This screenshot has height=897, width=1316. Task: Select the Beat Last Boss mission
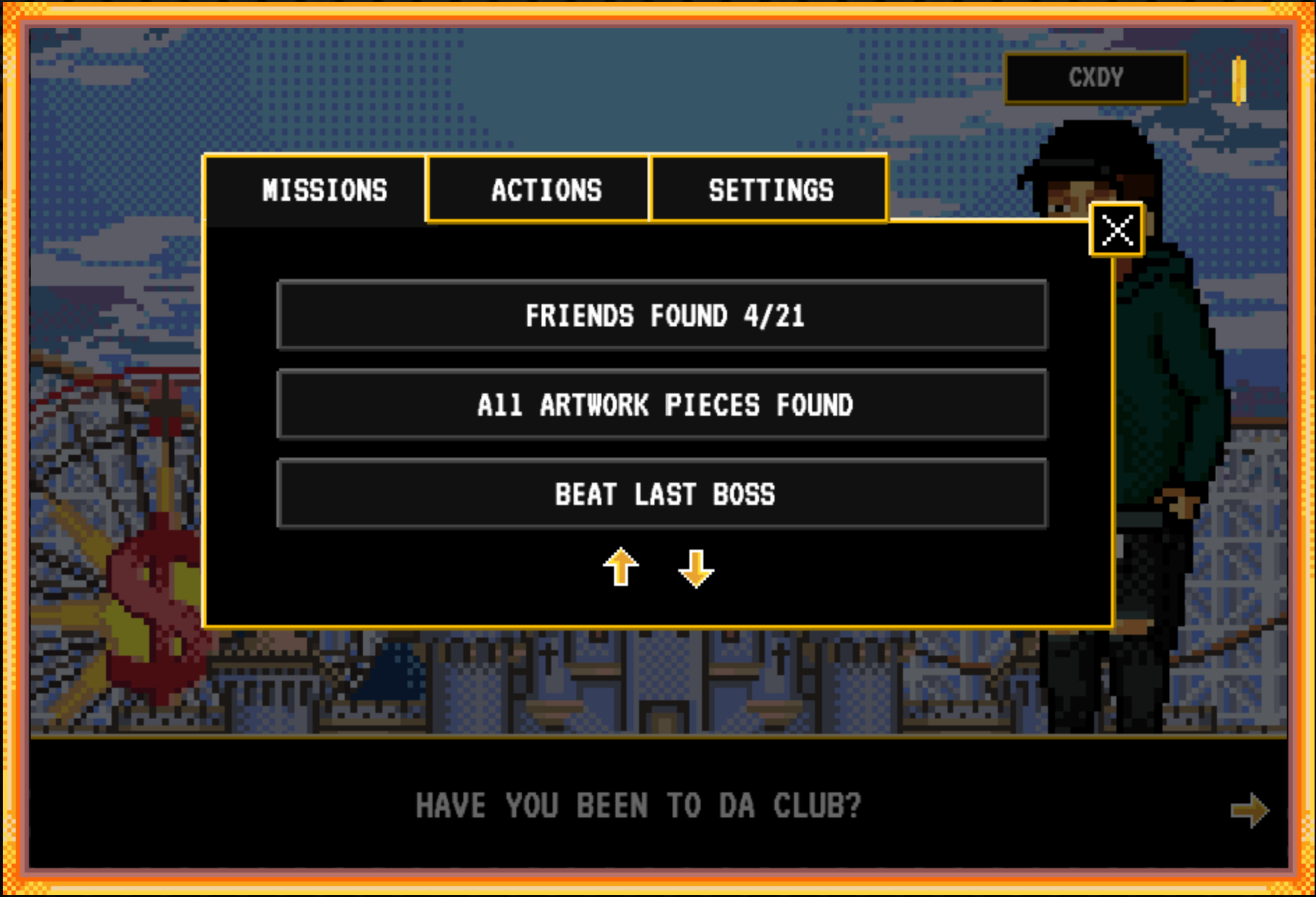pos(662,495)
